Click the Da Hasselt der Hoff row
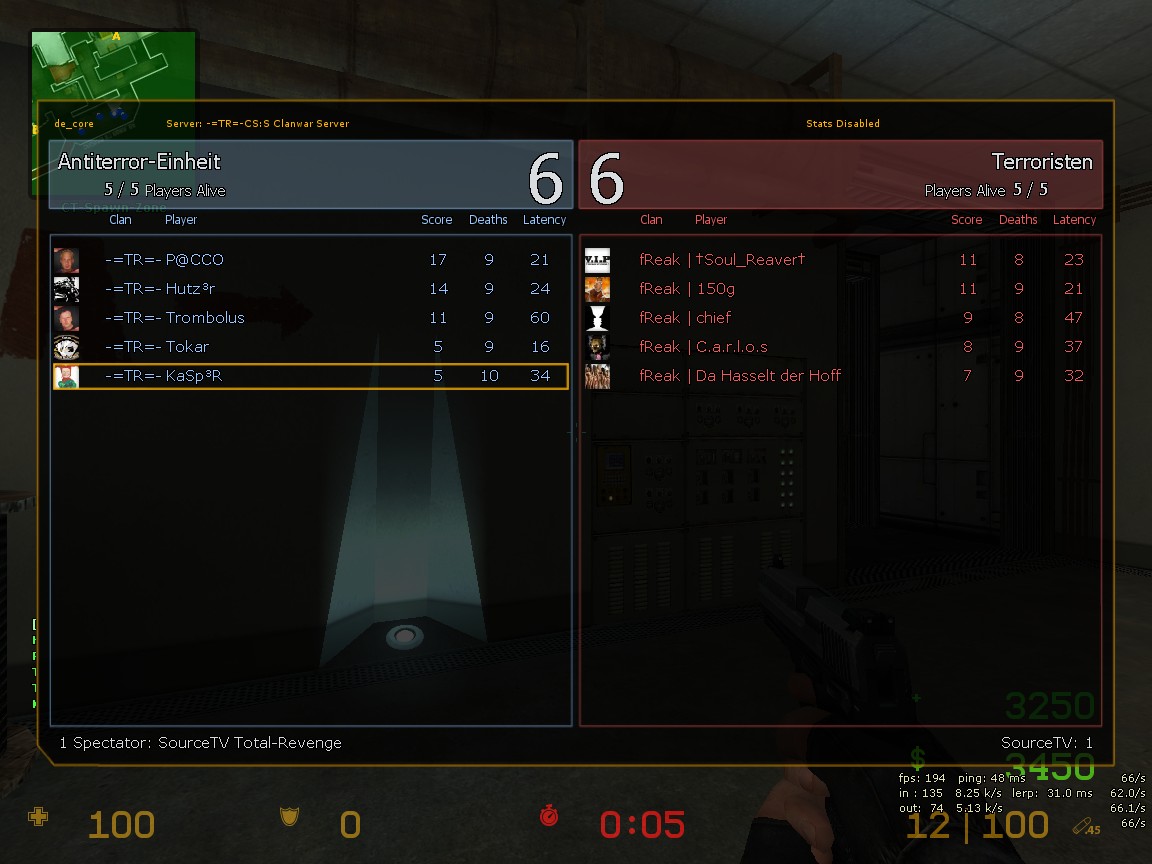 point(840,376)
